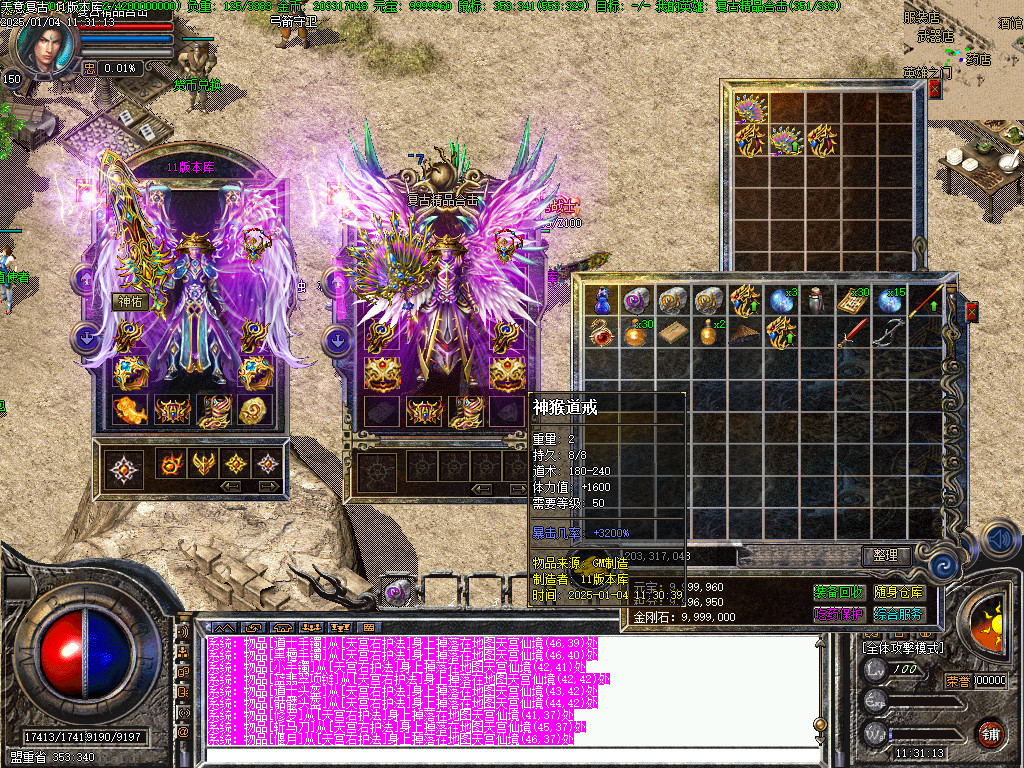This screenshot has width=1024, height=768.
Task: Select the book stack of 30
Action: coord(853,299)
